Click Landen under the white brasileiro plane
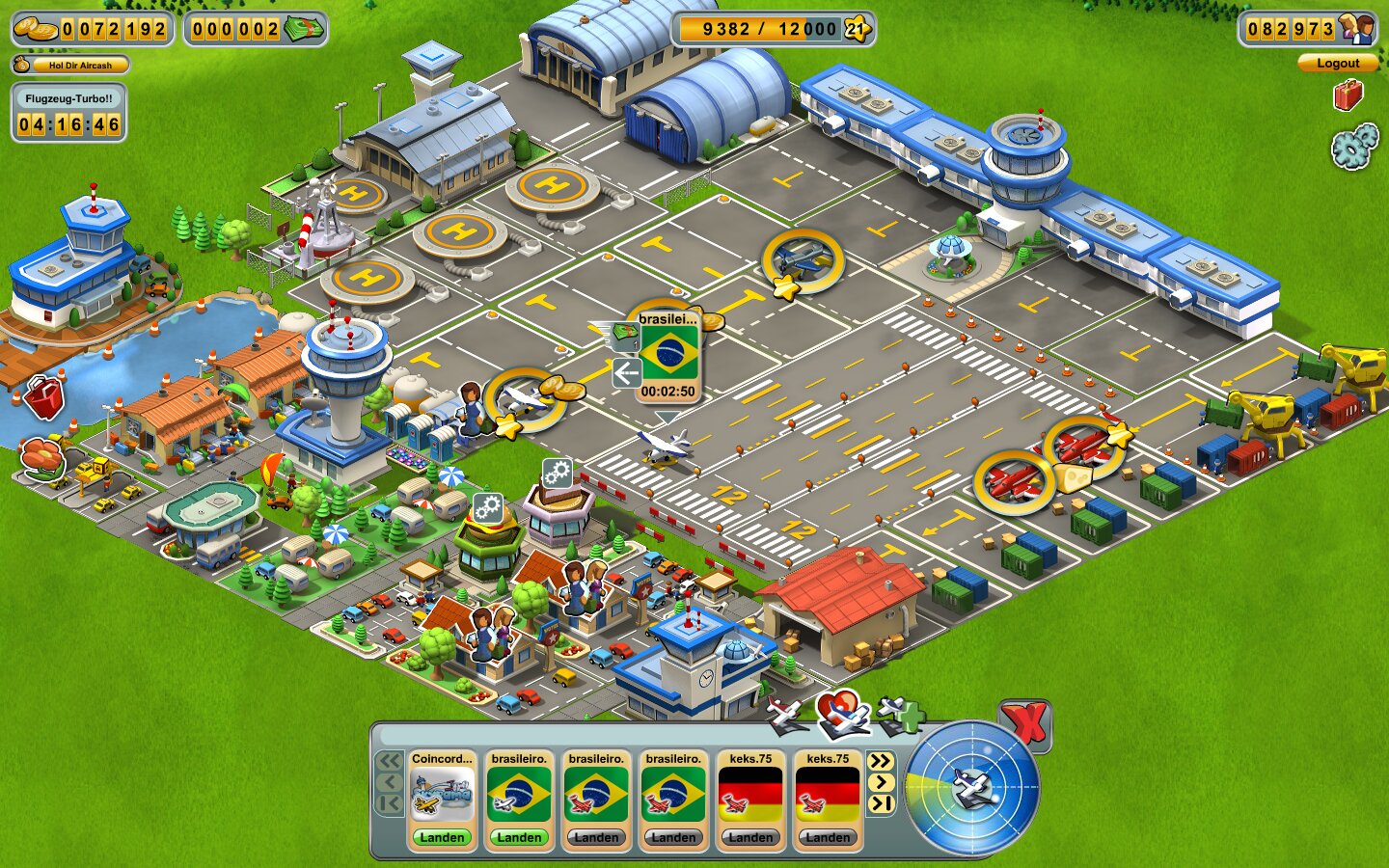 519,837
